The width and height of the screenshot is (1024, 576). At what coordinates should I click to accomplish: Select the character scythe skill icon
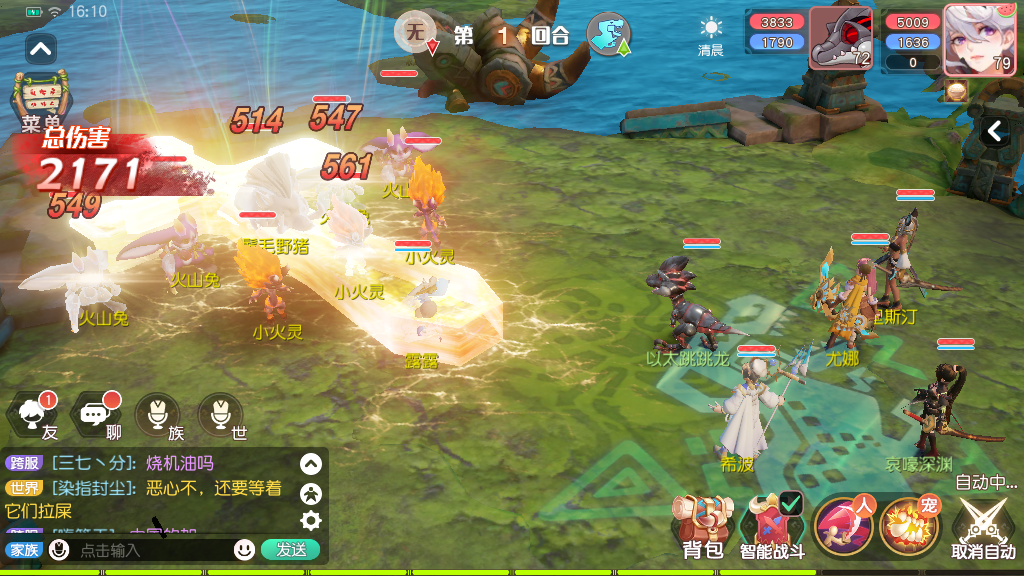pyautogui.click(x=842, y=526)
